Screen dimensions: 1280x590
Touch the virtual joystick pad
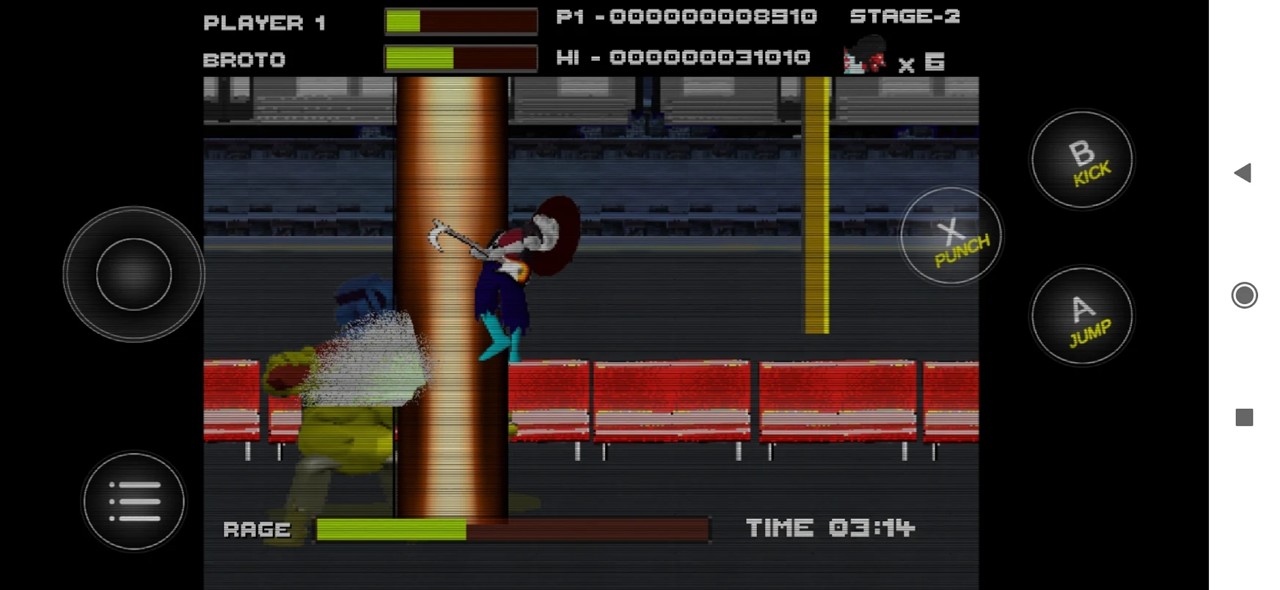pyautogui.click(x=134, y=274)
